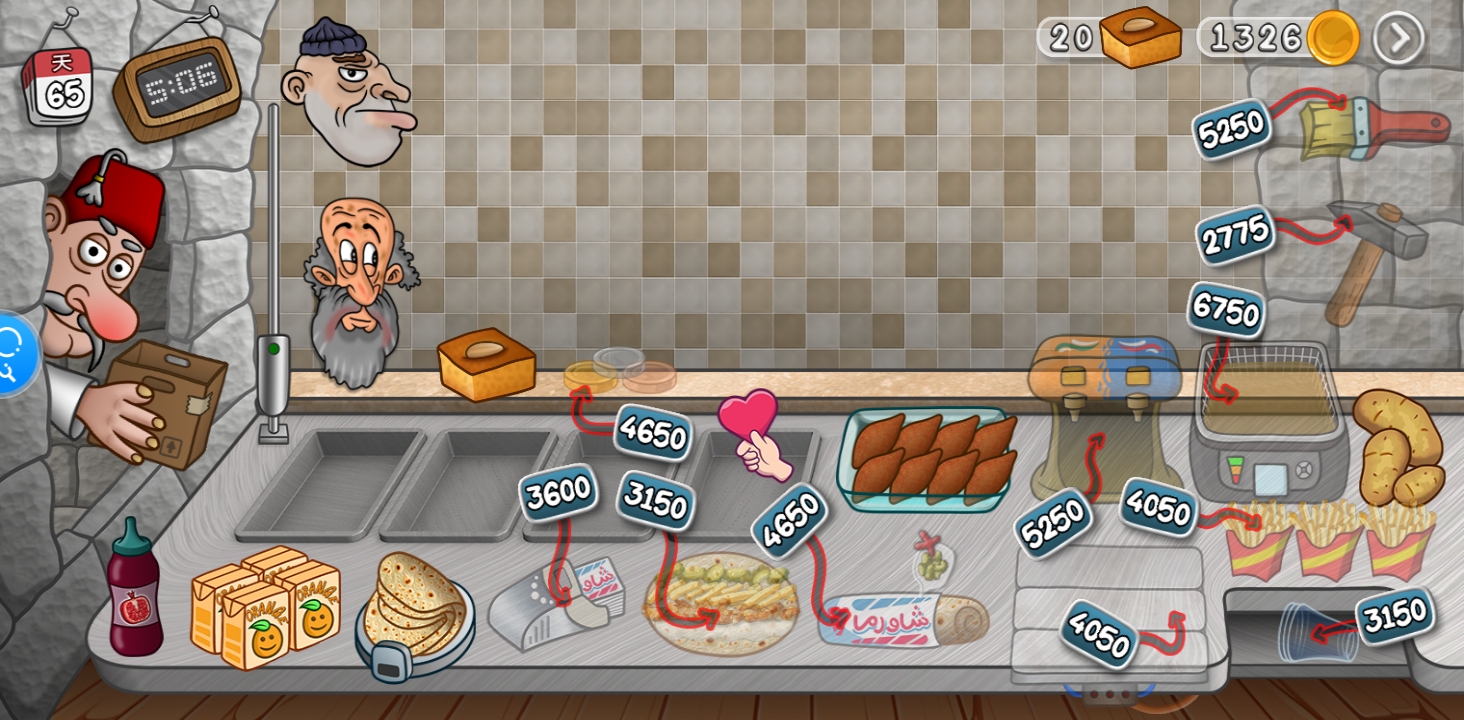Continue with the next arrow button
Viewport: 1464px width, 720px height.
click(1398, 38)
